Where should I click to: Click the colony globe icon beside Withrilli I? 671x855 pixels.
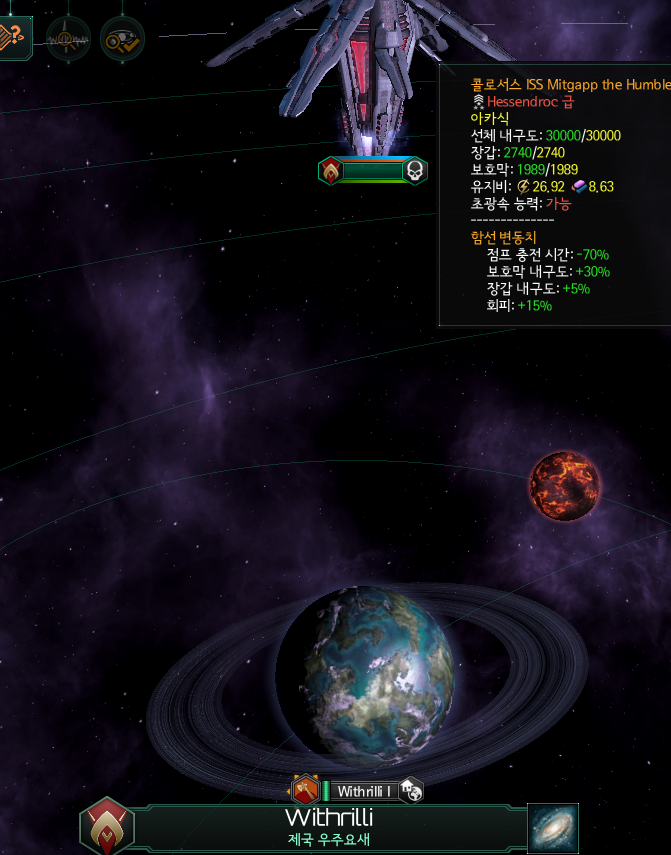tap(411, 791)
